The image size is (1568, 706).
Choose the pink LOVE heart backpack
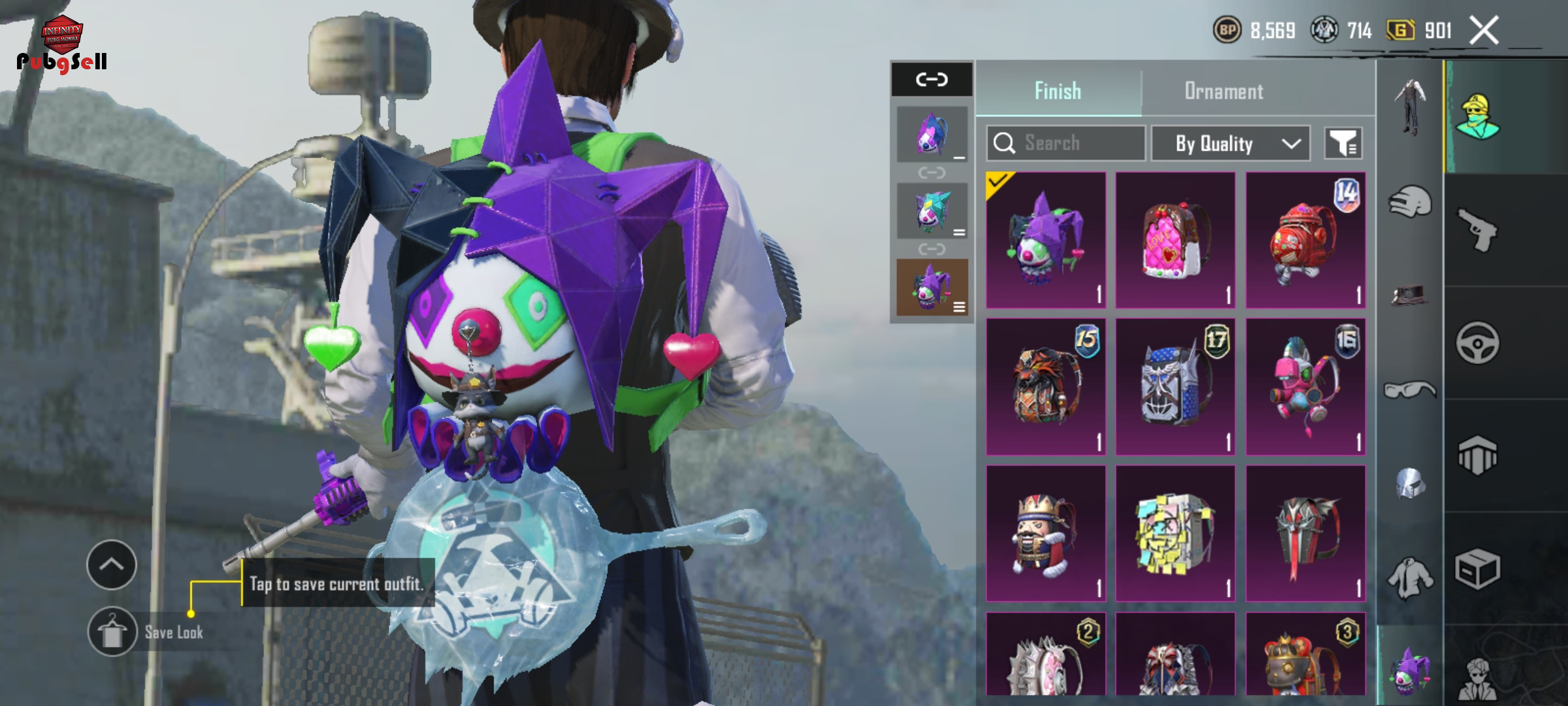(x=1175, y=240)
